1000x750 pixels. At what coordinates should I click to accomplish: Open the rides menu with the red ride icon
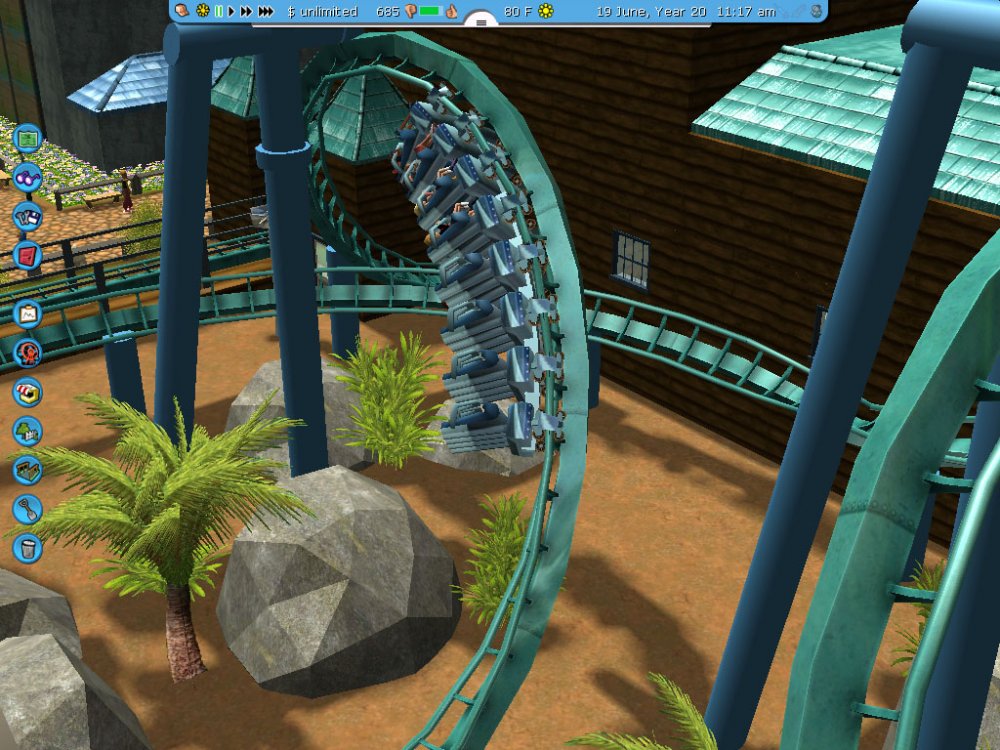(27, 352)
